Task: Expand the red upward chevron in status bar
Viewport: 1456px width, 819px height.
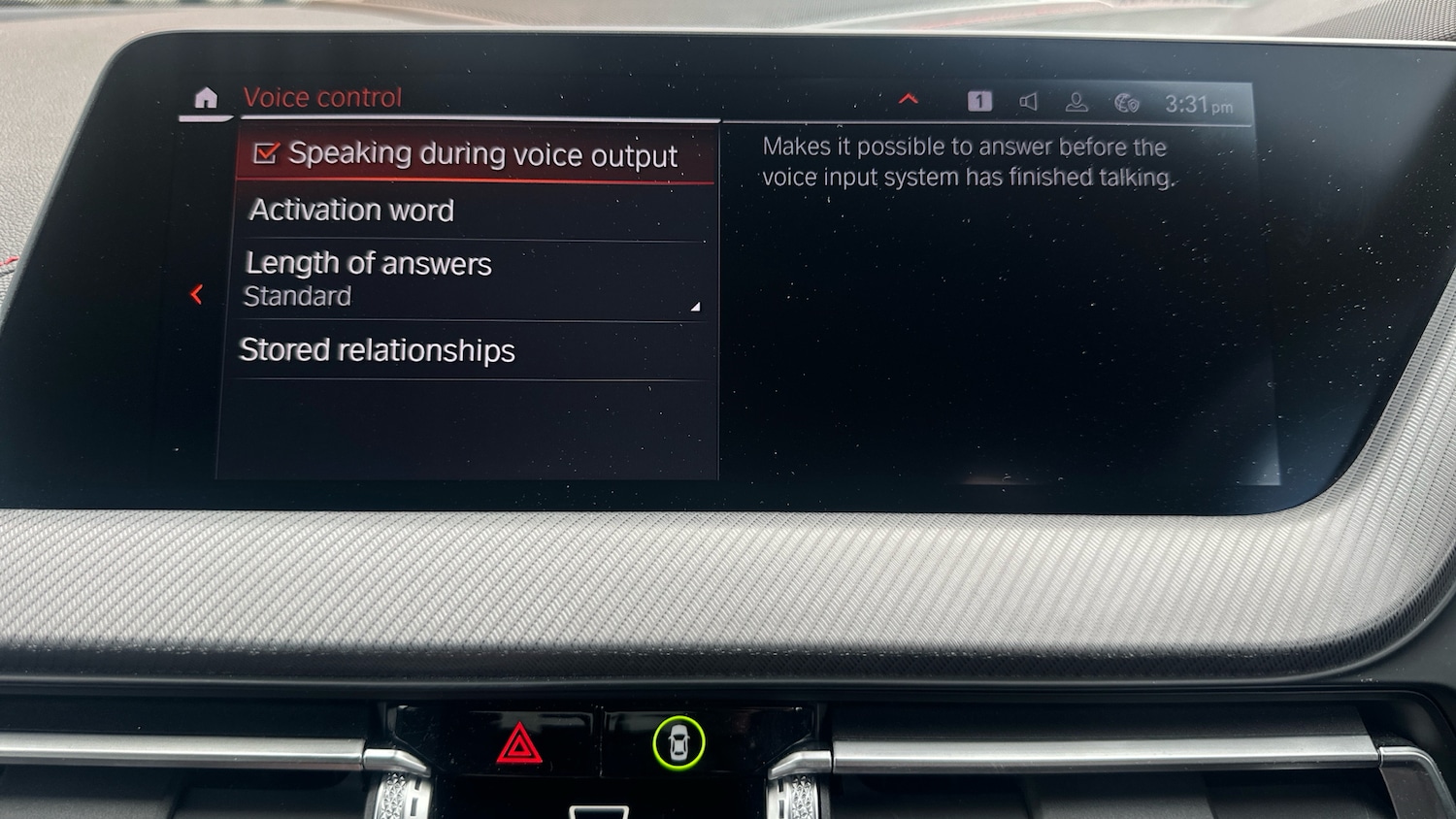Action: click(x=909, y=99)
